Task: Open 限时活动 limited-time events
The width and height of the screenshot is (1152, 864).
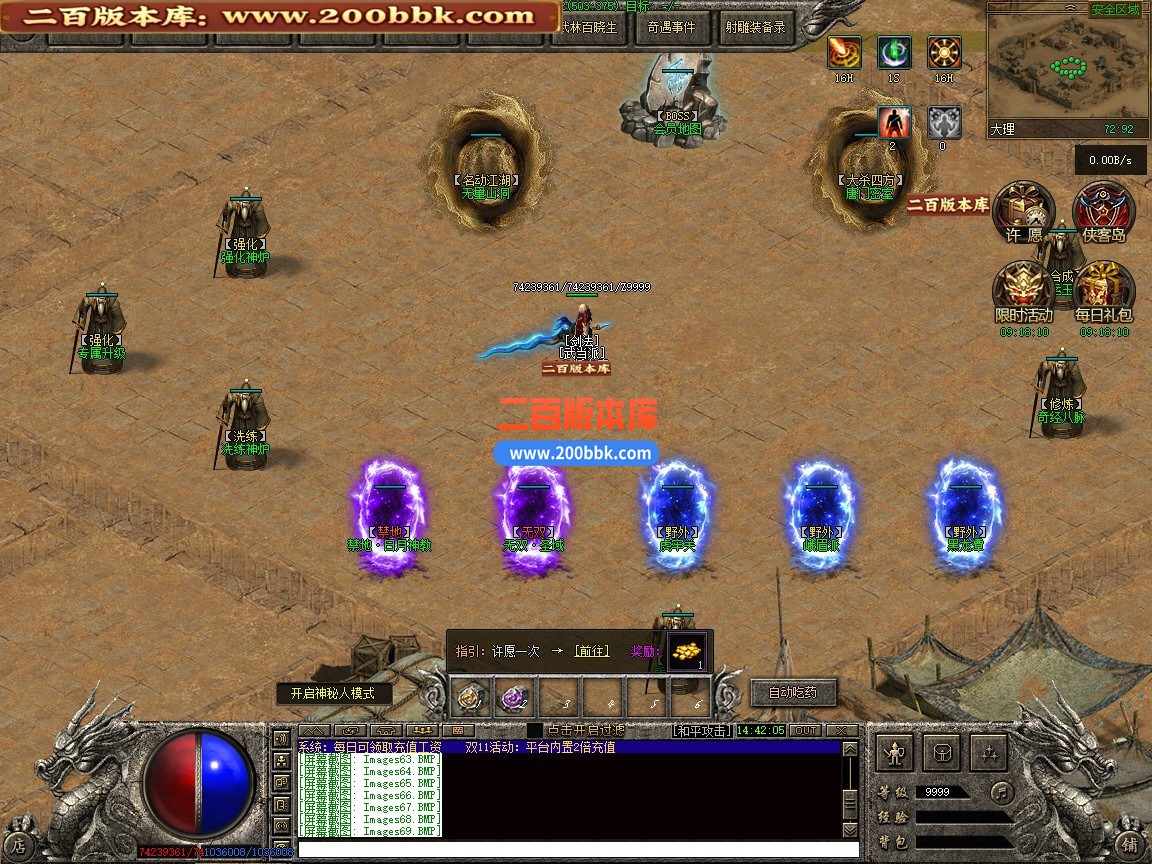Action: 1023,292
